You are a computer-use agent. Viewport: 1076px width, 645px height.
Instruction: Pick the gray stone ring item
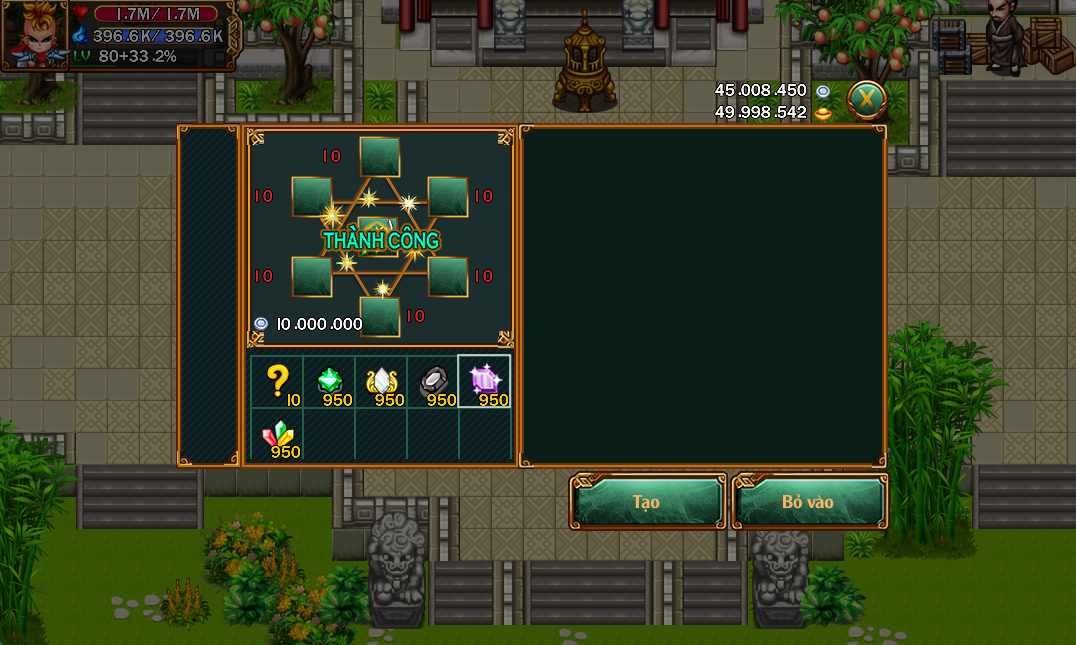434,381
